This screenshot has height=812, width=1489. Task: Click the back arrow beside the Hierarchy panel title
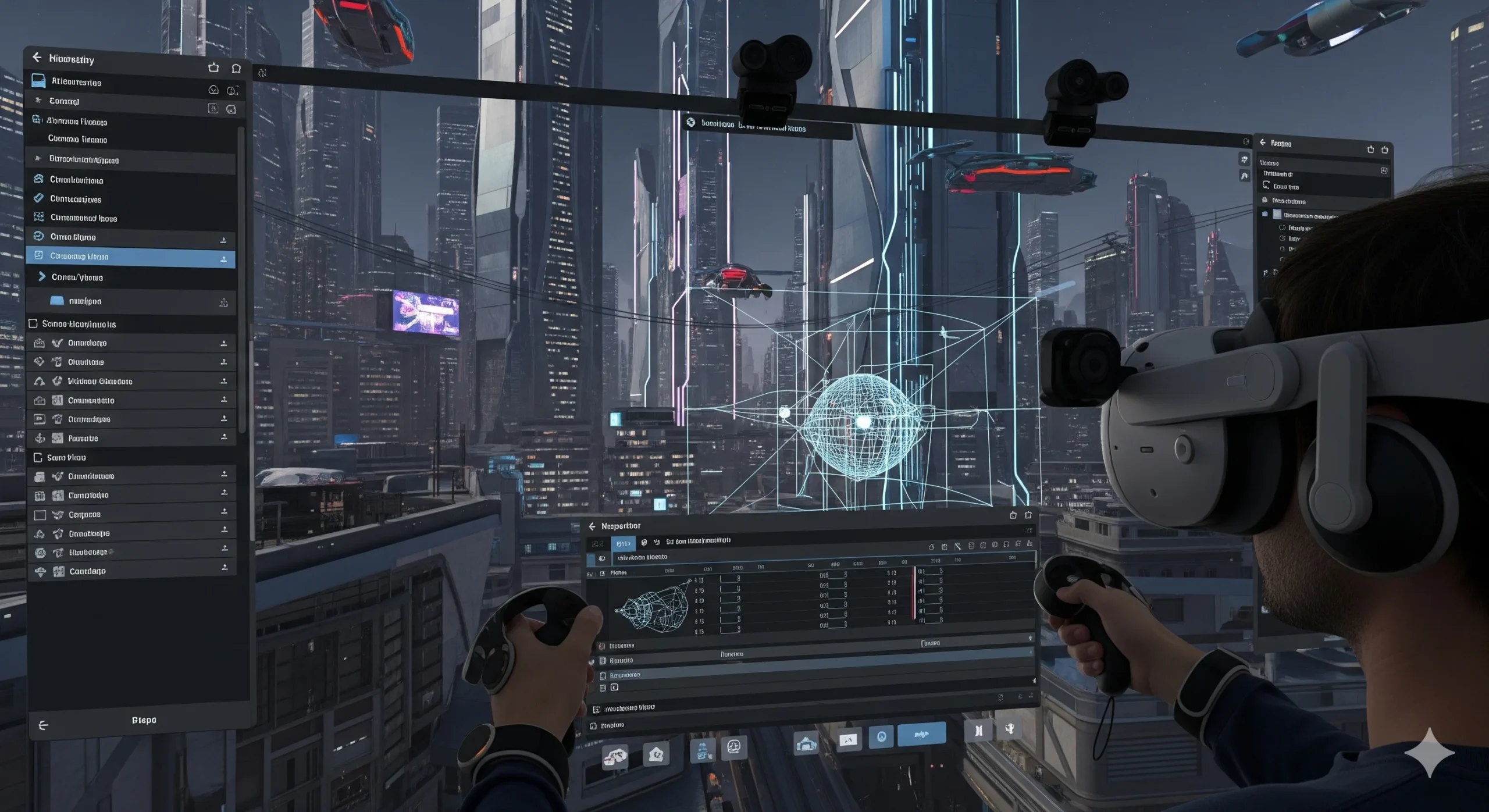point(37,57)
